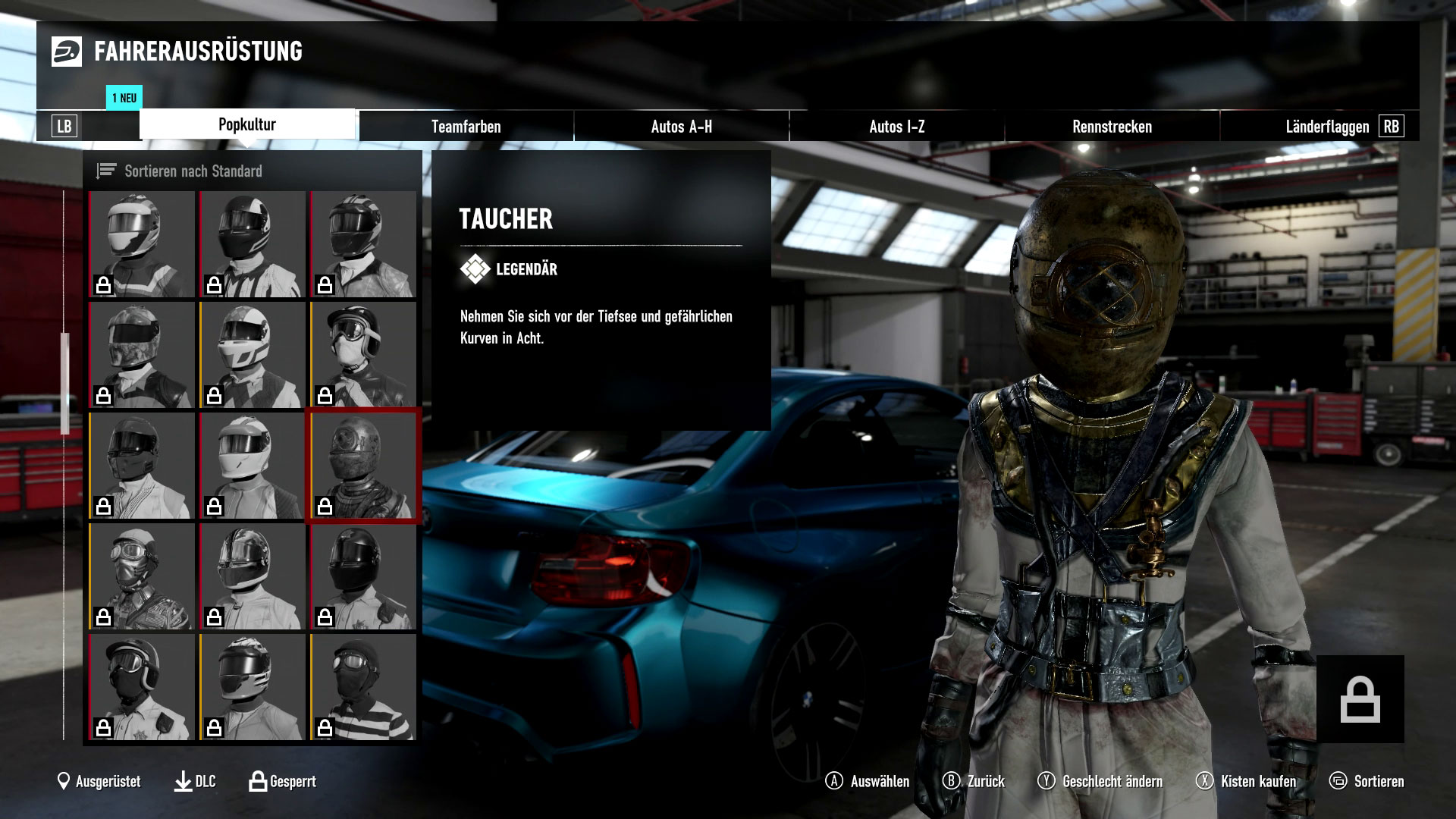Viewport: 1456px width, 819px height.
Task: Pick the striped shirt with goggles outfit
Action: pos(362,687)
